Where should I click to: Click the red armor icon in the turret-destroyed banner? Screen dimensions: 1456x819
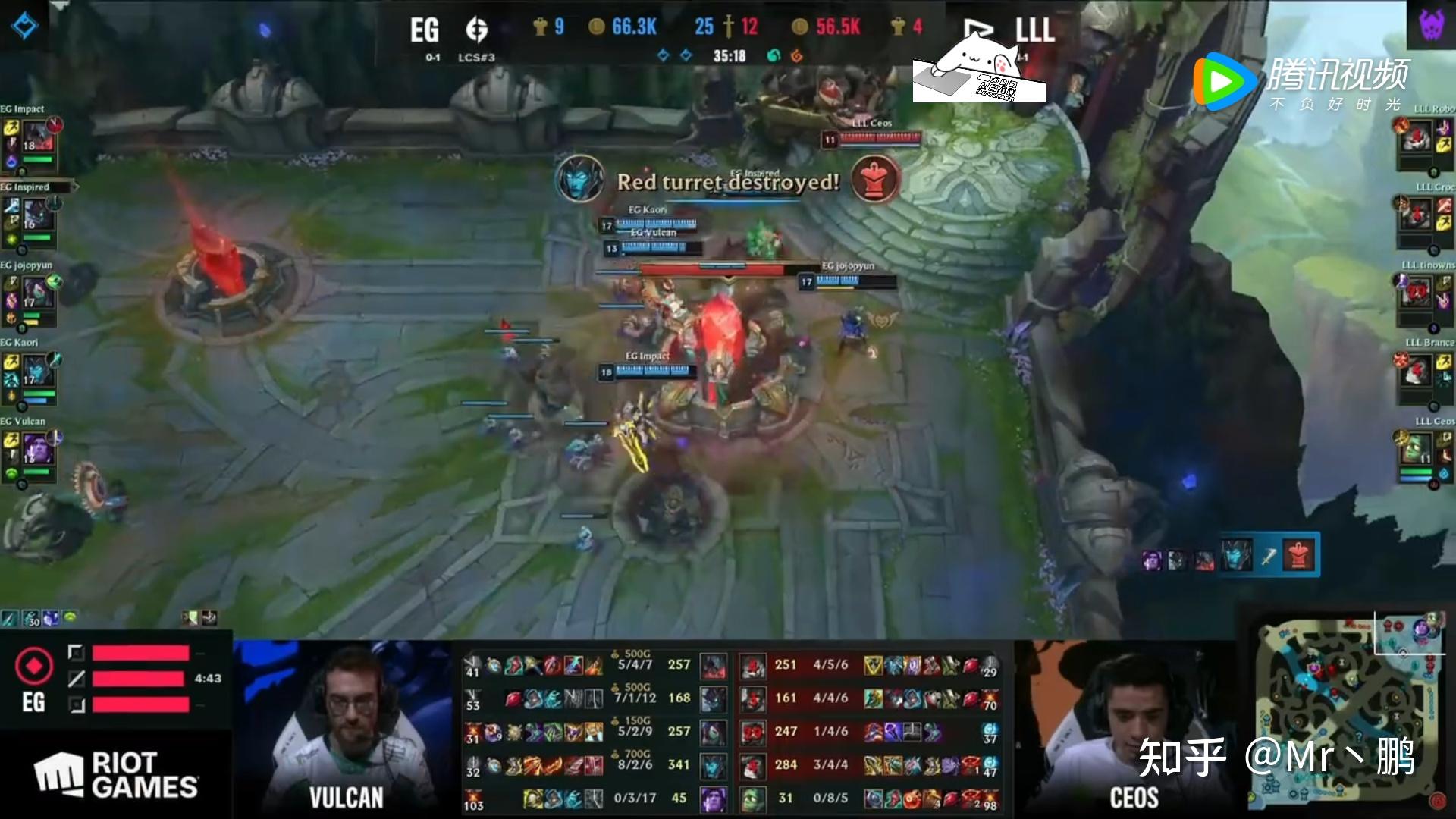(x=874, y=180)
